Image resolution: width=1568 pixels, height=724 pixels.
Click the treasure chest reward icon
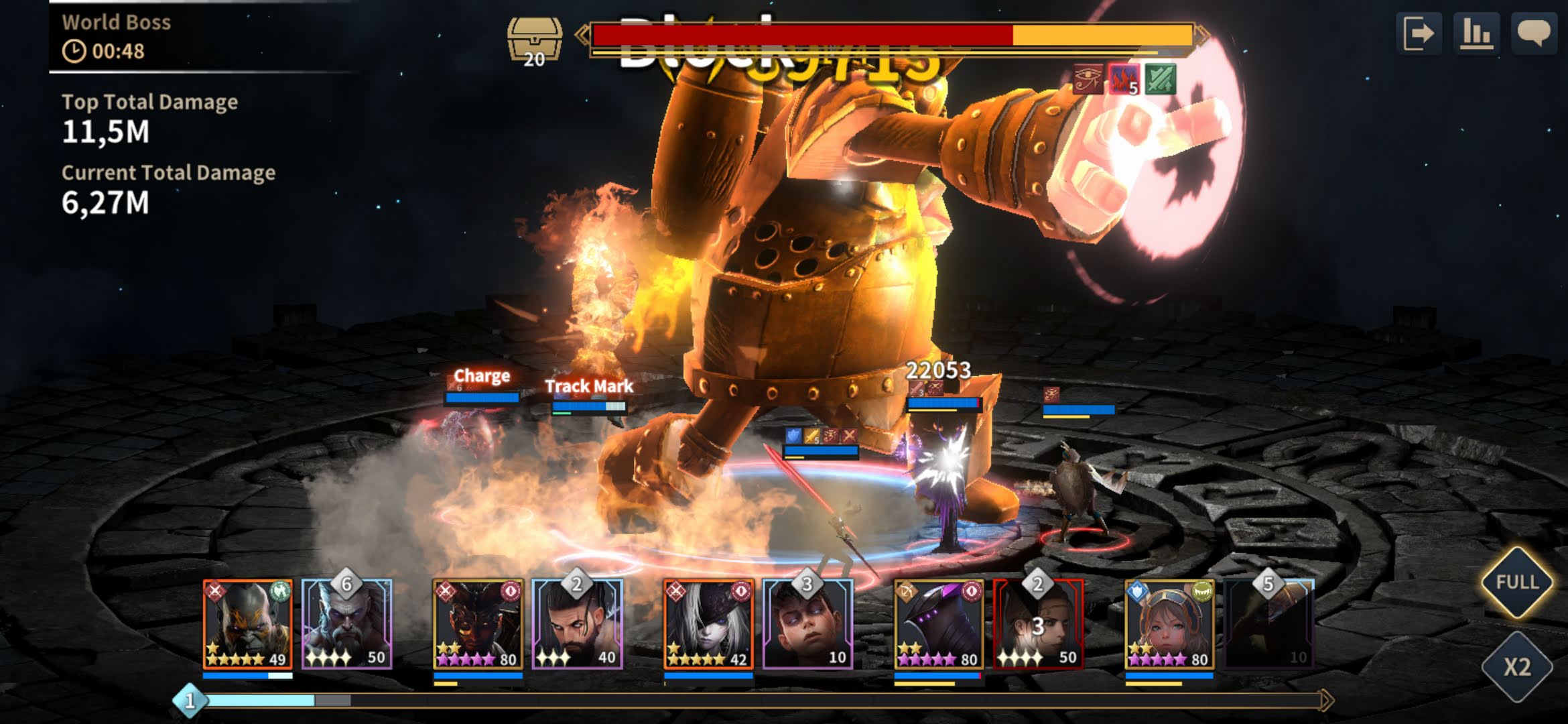point(534,40)
